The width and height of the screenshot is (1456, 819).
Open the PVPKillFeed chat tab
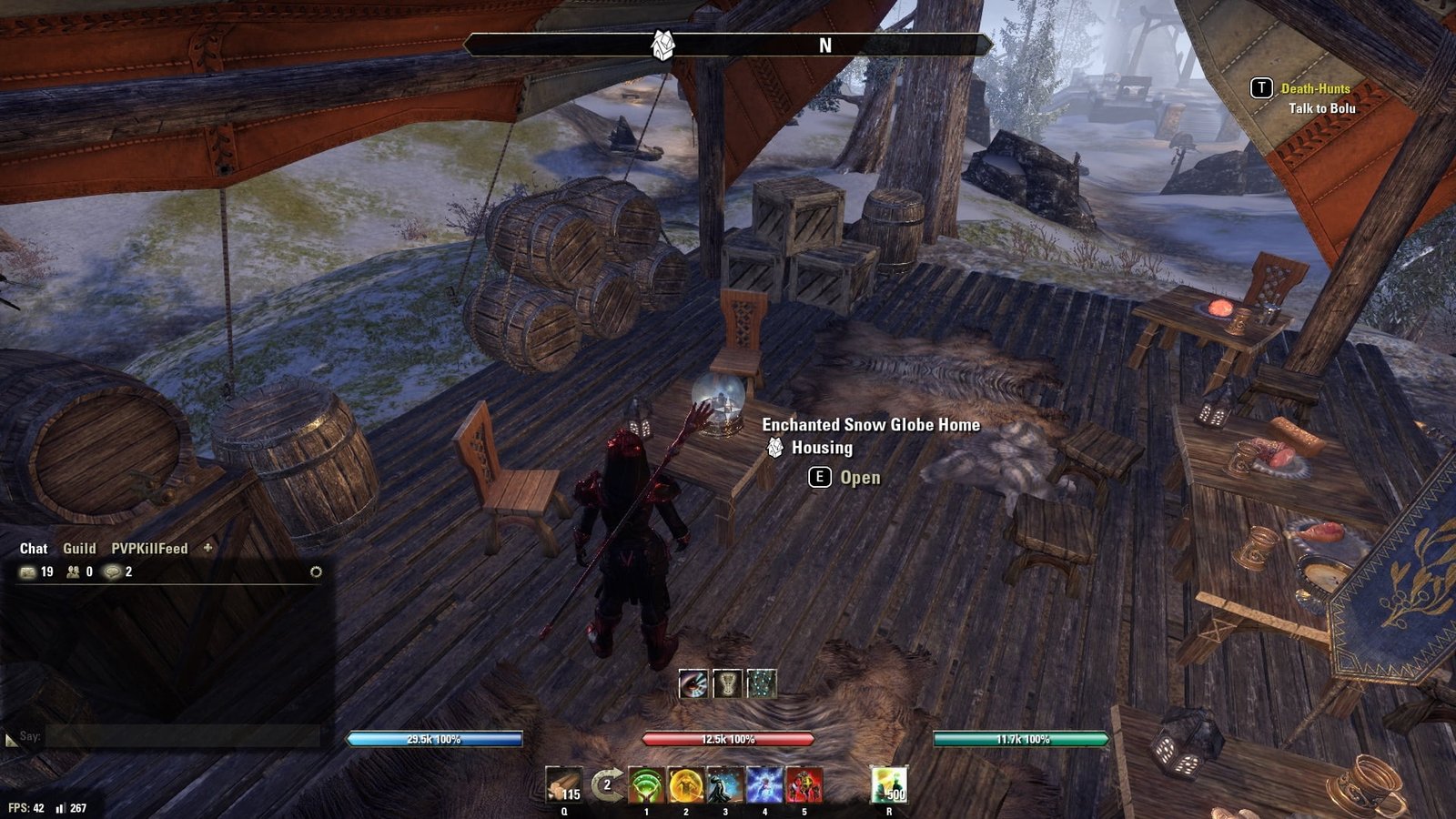(x=149, y=549)
